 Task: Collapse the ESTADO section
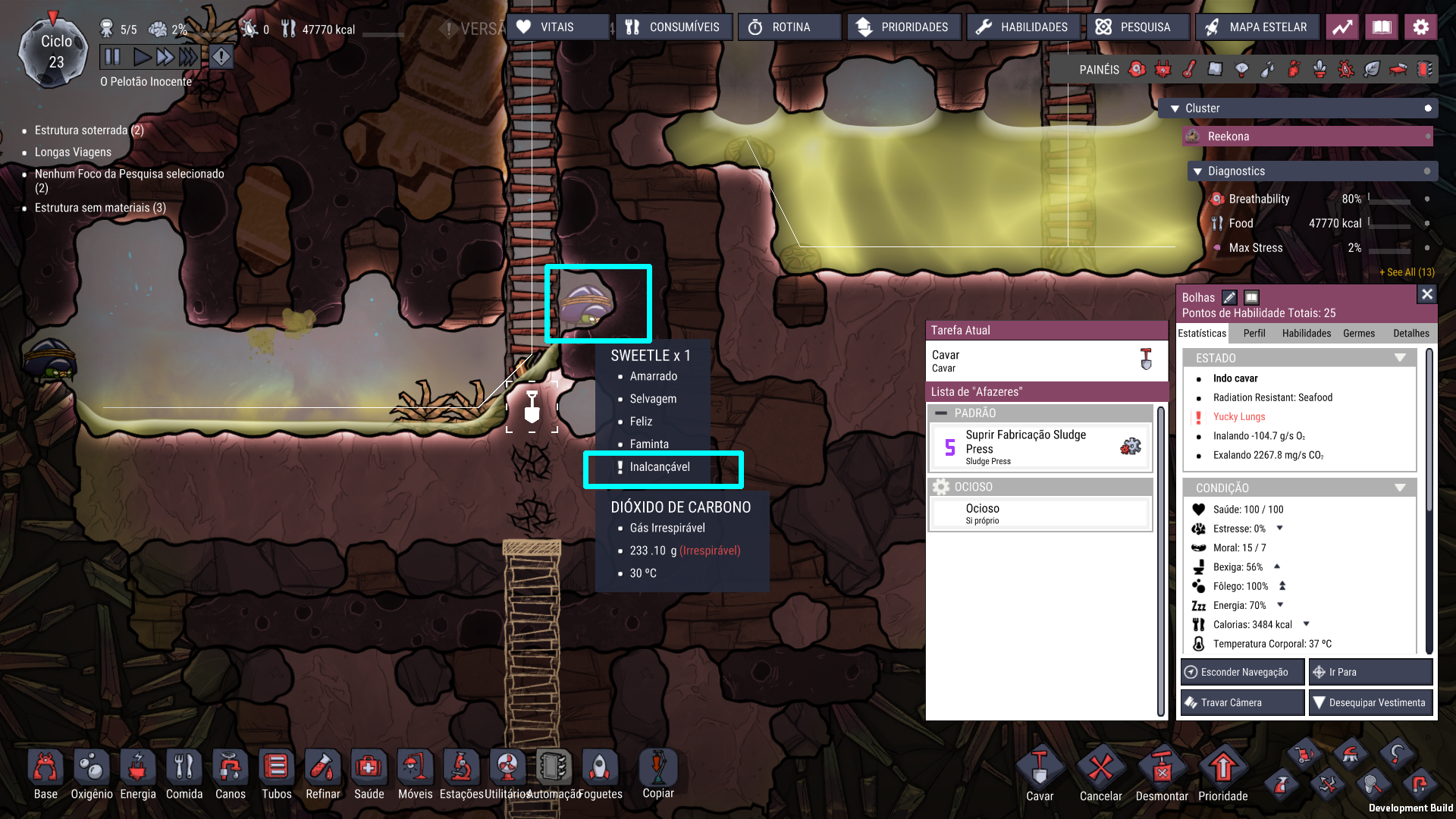coord(1399,357)
